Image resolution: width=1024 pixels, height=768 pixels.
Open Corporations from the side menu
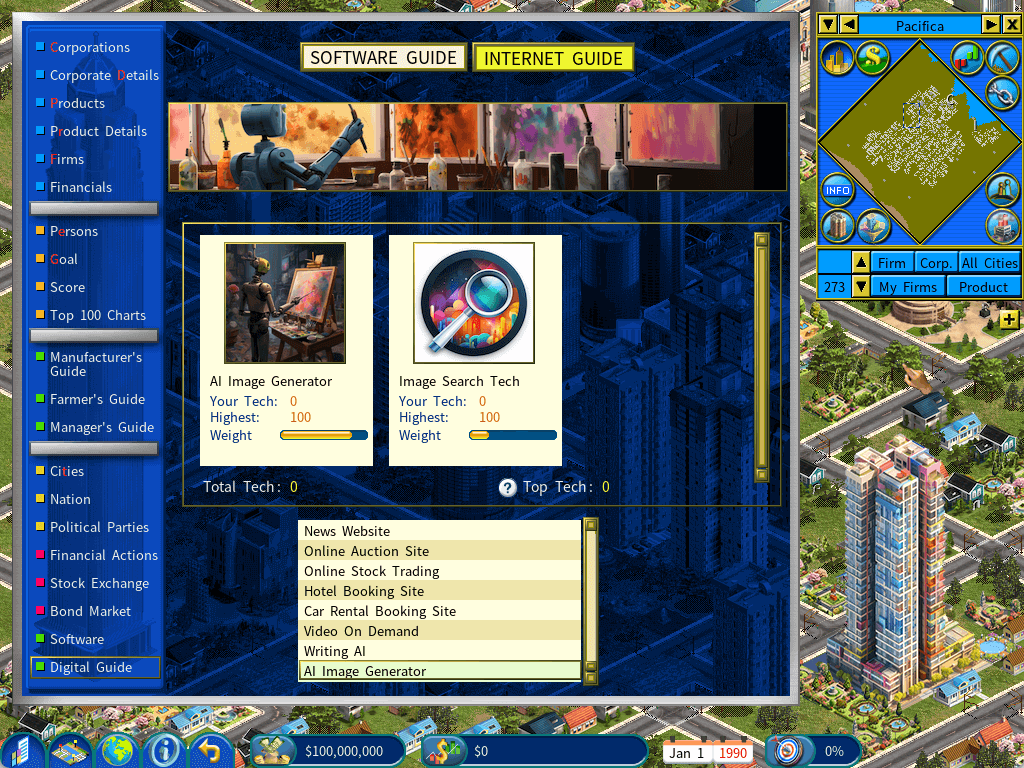pos(90,47)
